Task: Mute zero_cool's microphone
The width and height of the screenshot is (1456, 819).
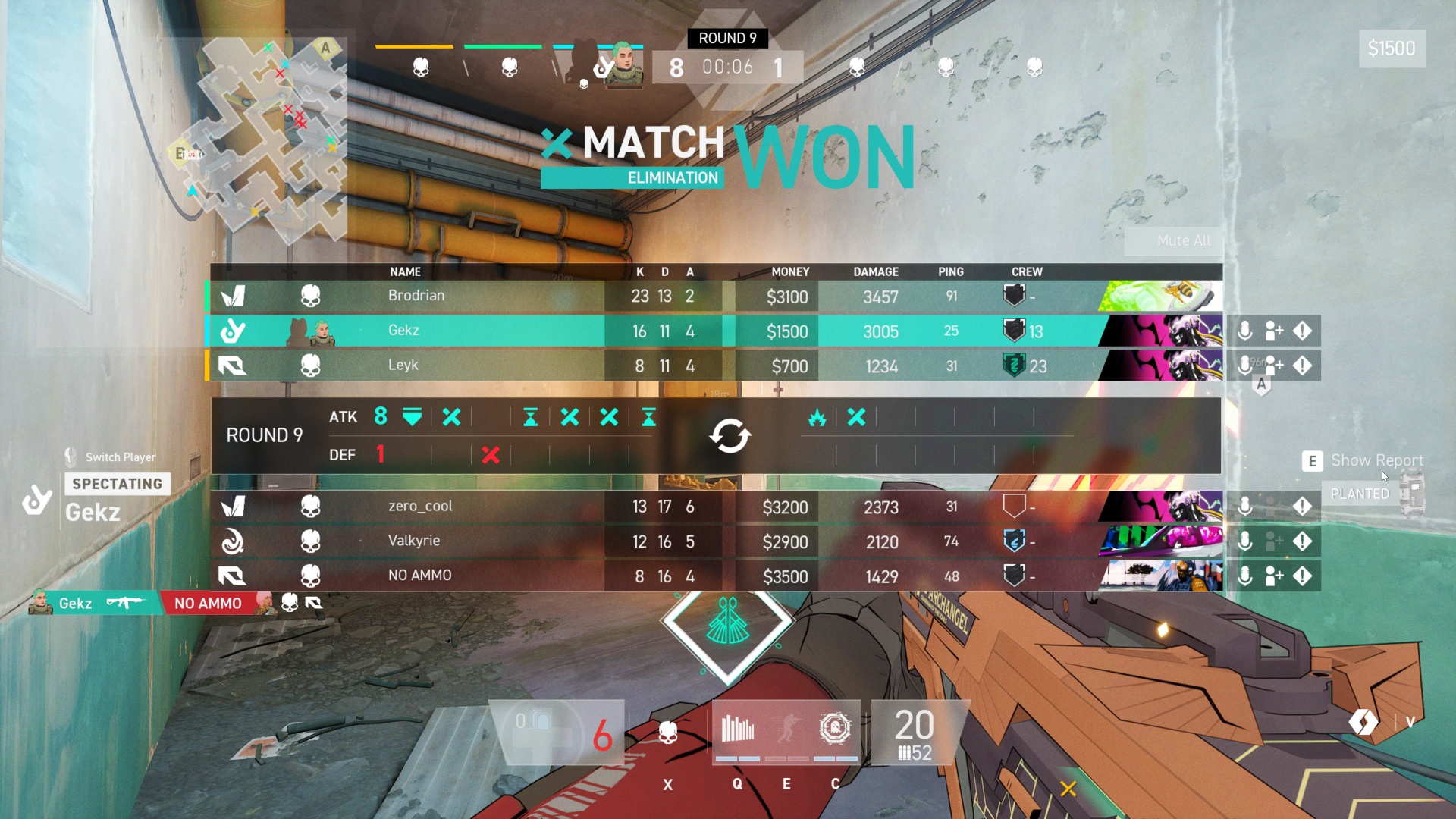Action: pyautogui.click(x=1244, y=507)
